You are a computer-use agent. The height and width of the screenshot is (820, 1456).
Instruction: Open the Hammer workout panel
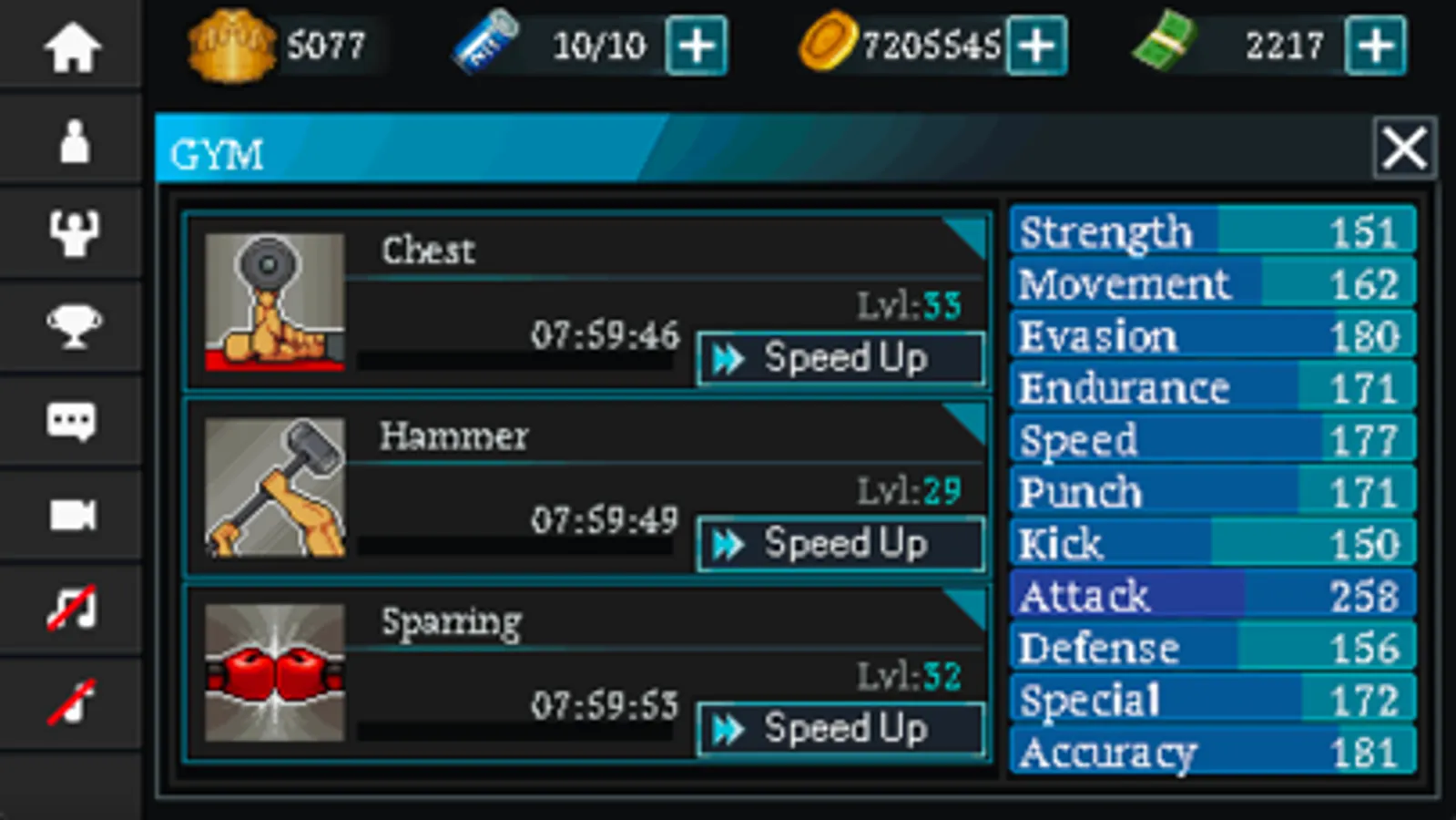(x=583, y=487)
